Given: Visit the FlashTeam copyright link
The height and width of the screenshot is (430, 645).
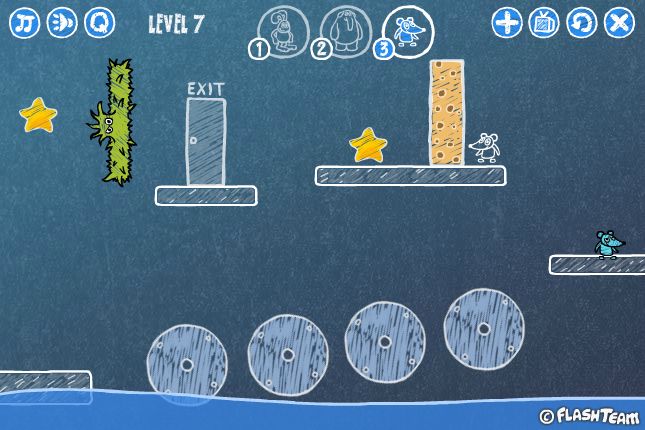Looking at the screenshot, I should pos(589,415).
